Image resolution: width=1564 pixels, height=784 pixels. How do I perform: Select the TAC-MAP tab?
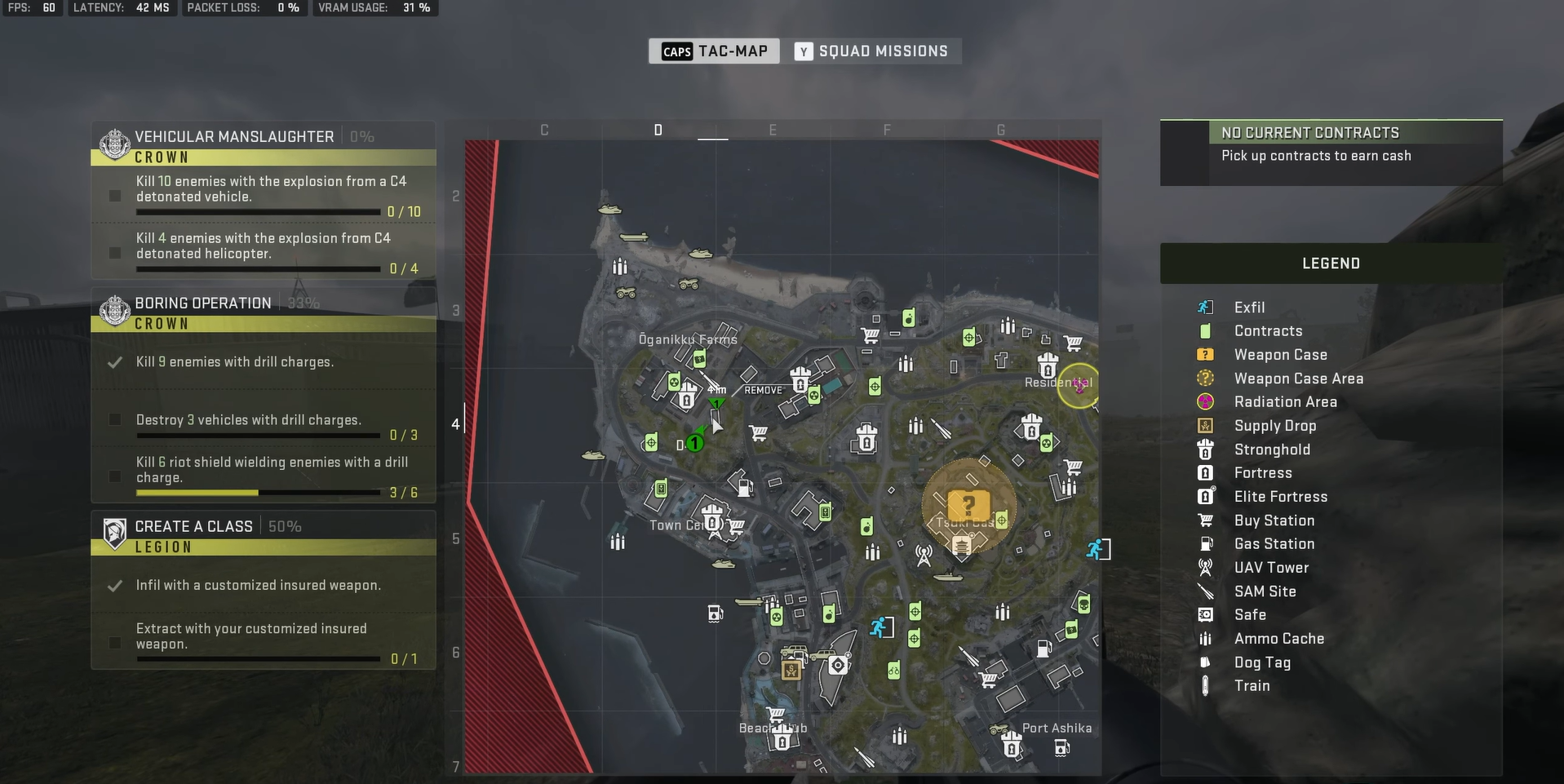coord(715,51)
